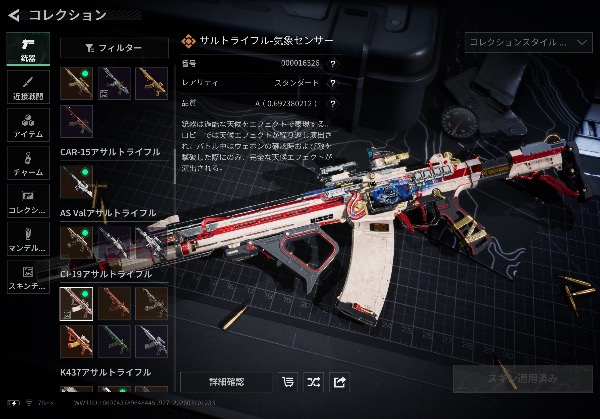This screenshot has height=419, width=600.
Task: Open the アイテム items tab
Action: [28, 124]
